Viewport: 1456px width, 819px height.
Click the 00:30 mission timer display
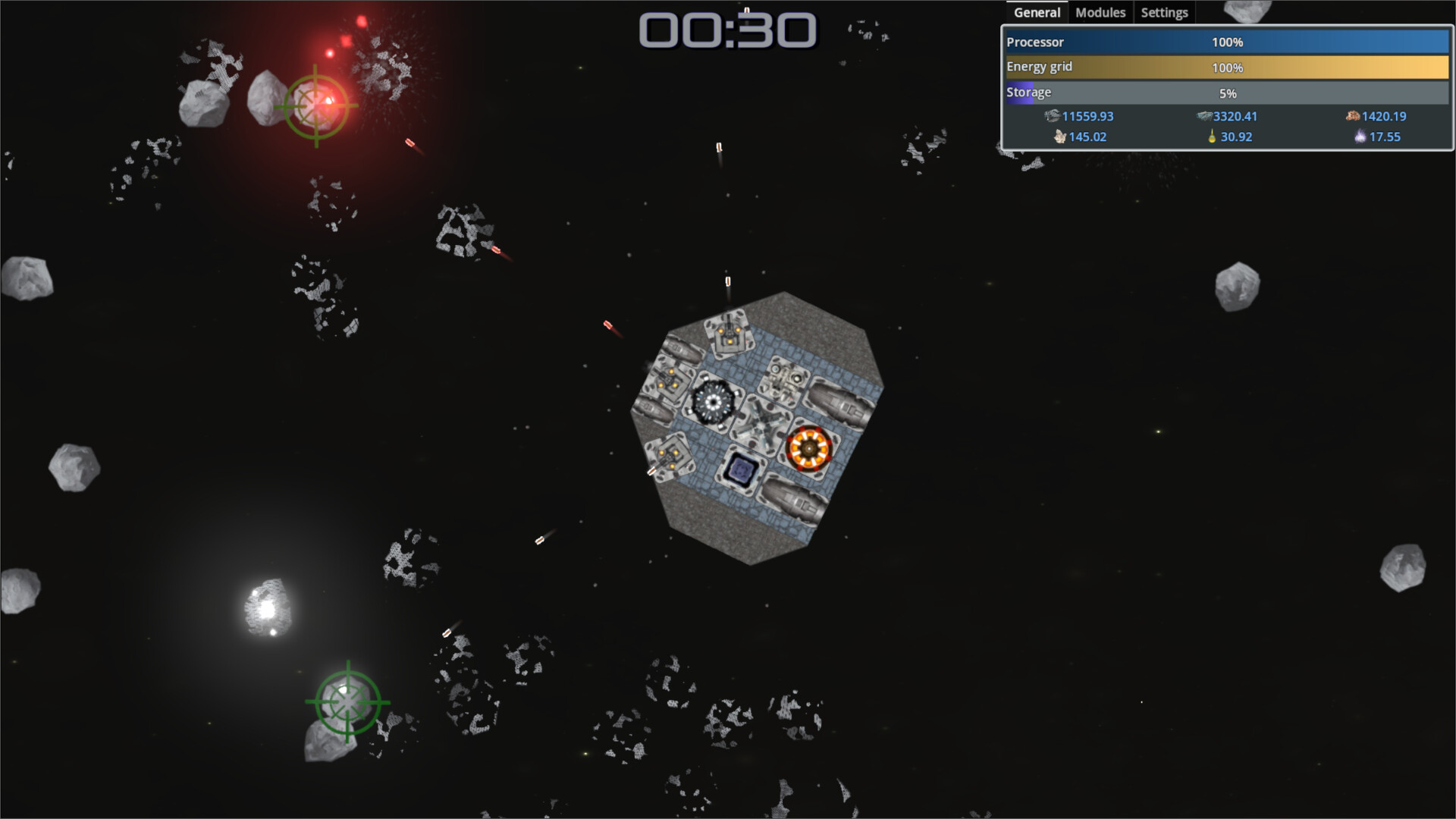point(726,32)
